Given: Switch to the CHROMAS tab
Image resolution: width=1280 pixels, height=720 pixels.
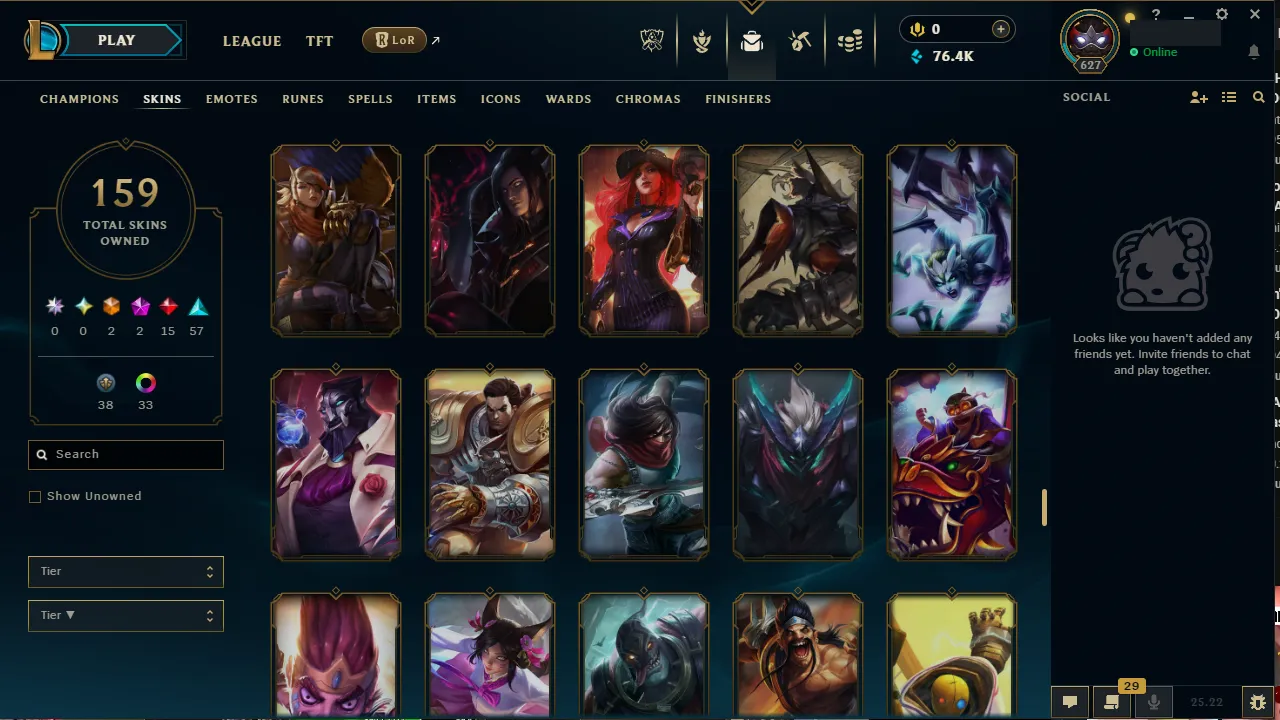Looking at the screenshot, I should pyautogui.click(x=648, y=99).
